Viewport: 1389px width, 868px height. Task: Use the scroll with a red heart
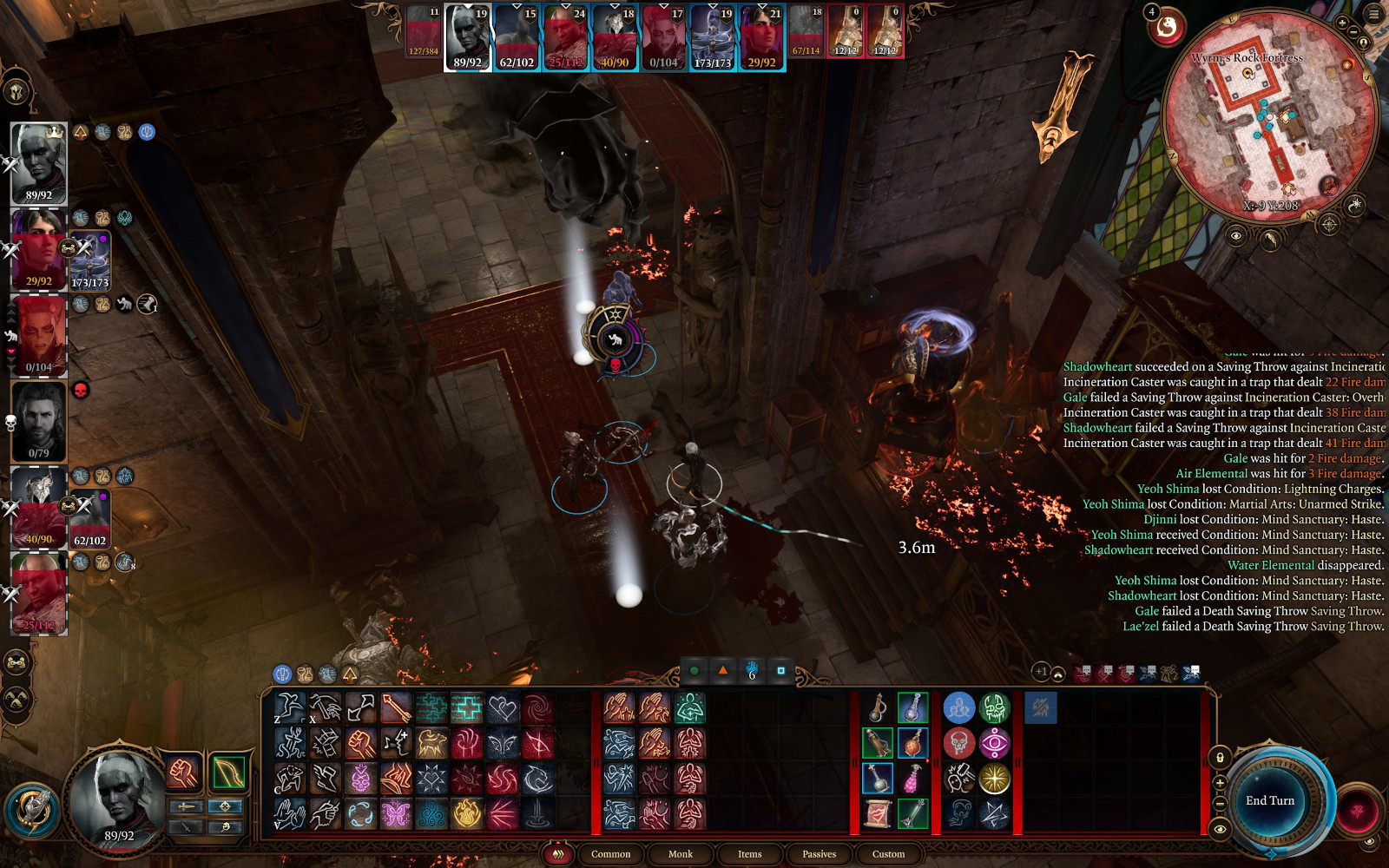click(x=877, y=813)
